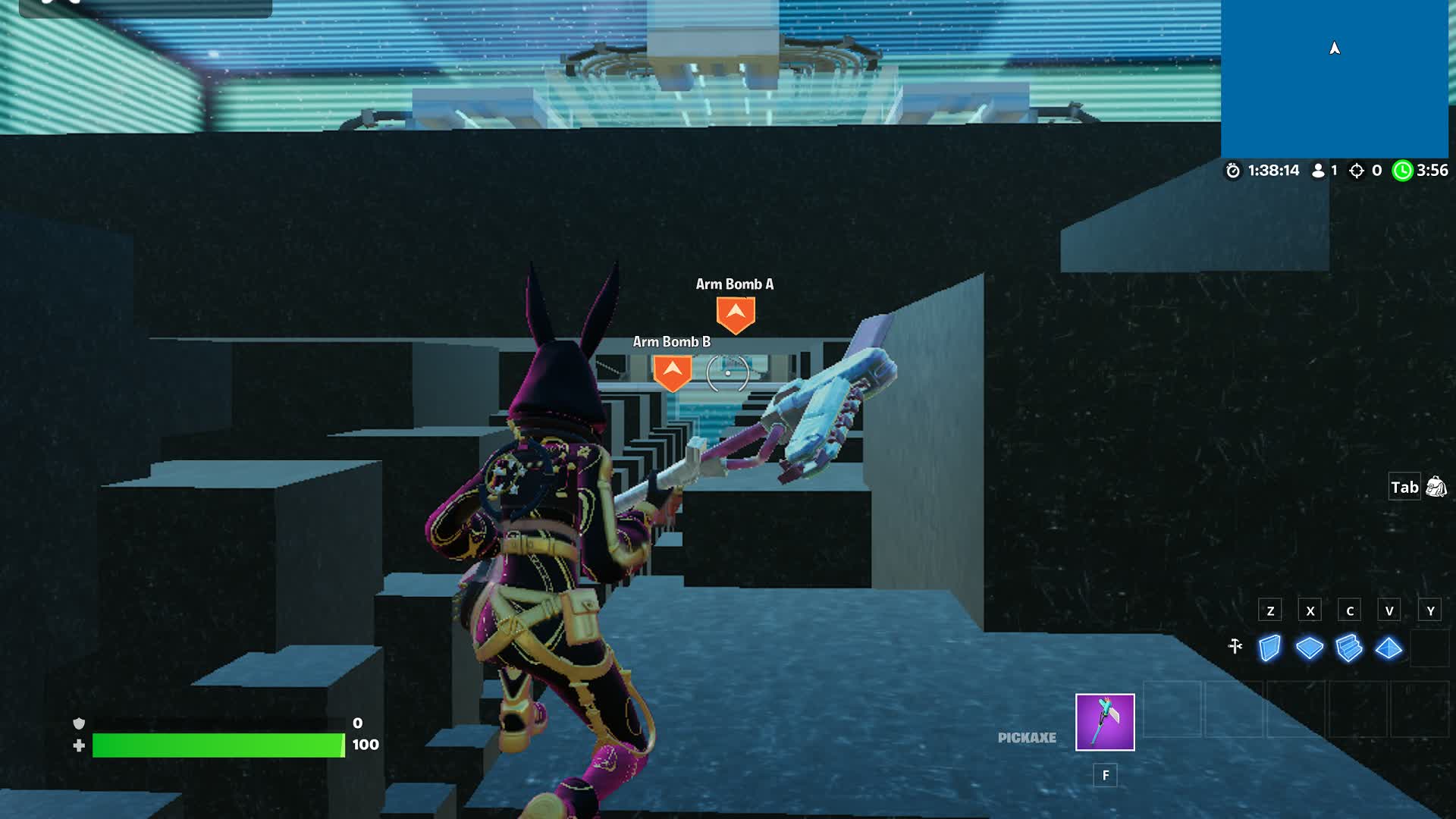
Task: Click the Arm Bomb B objective marker
Action: point(671,372)
